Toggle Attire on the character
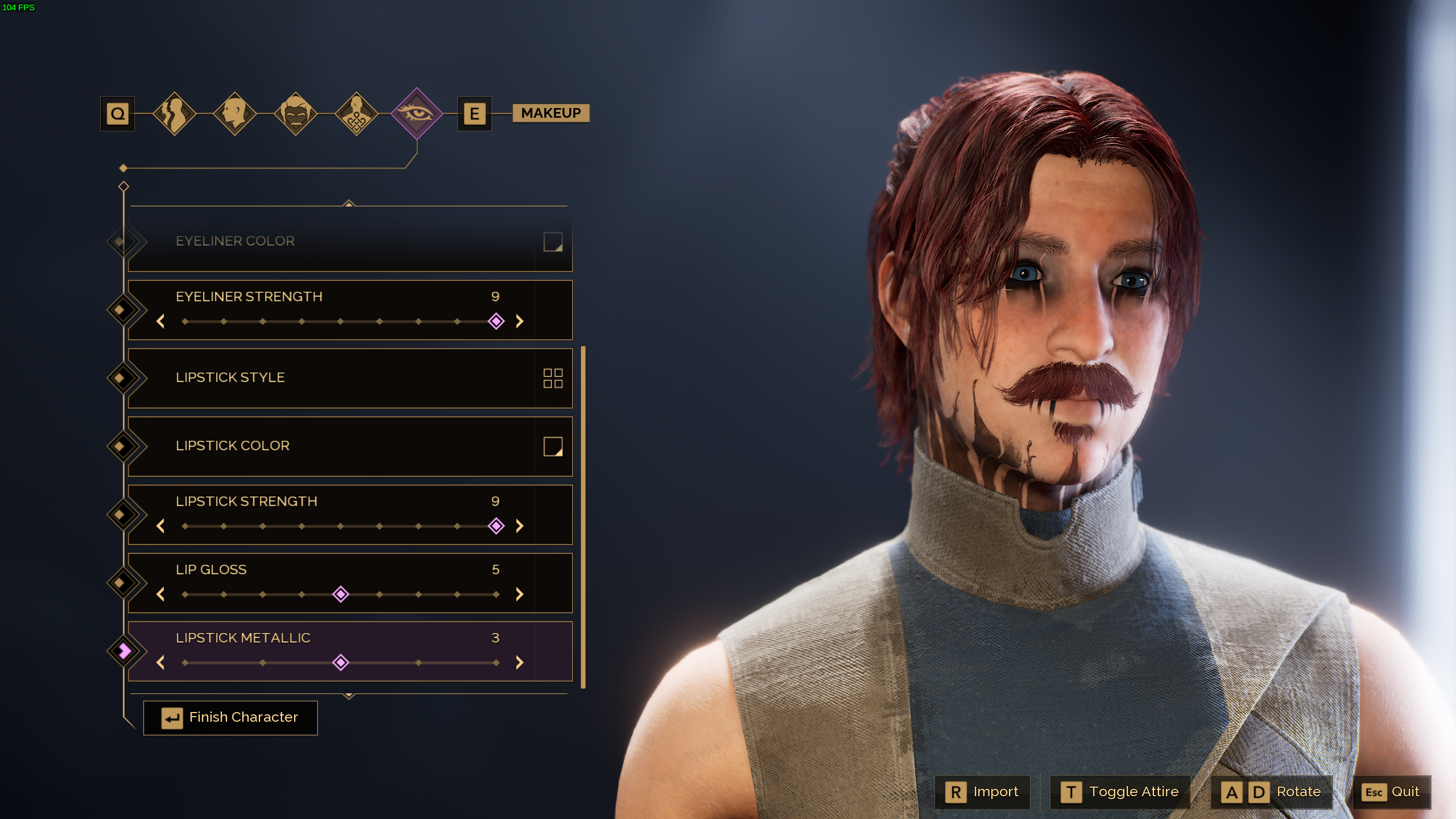The width and height of the screenshot is (1456, 819). point(1120,792)
